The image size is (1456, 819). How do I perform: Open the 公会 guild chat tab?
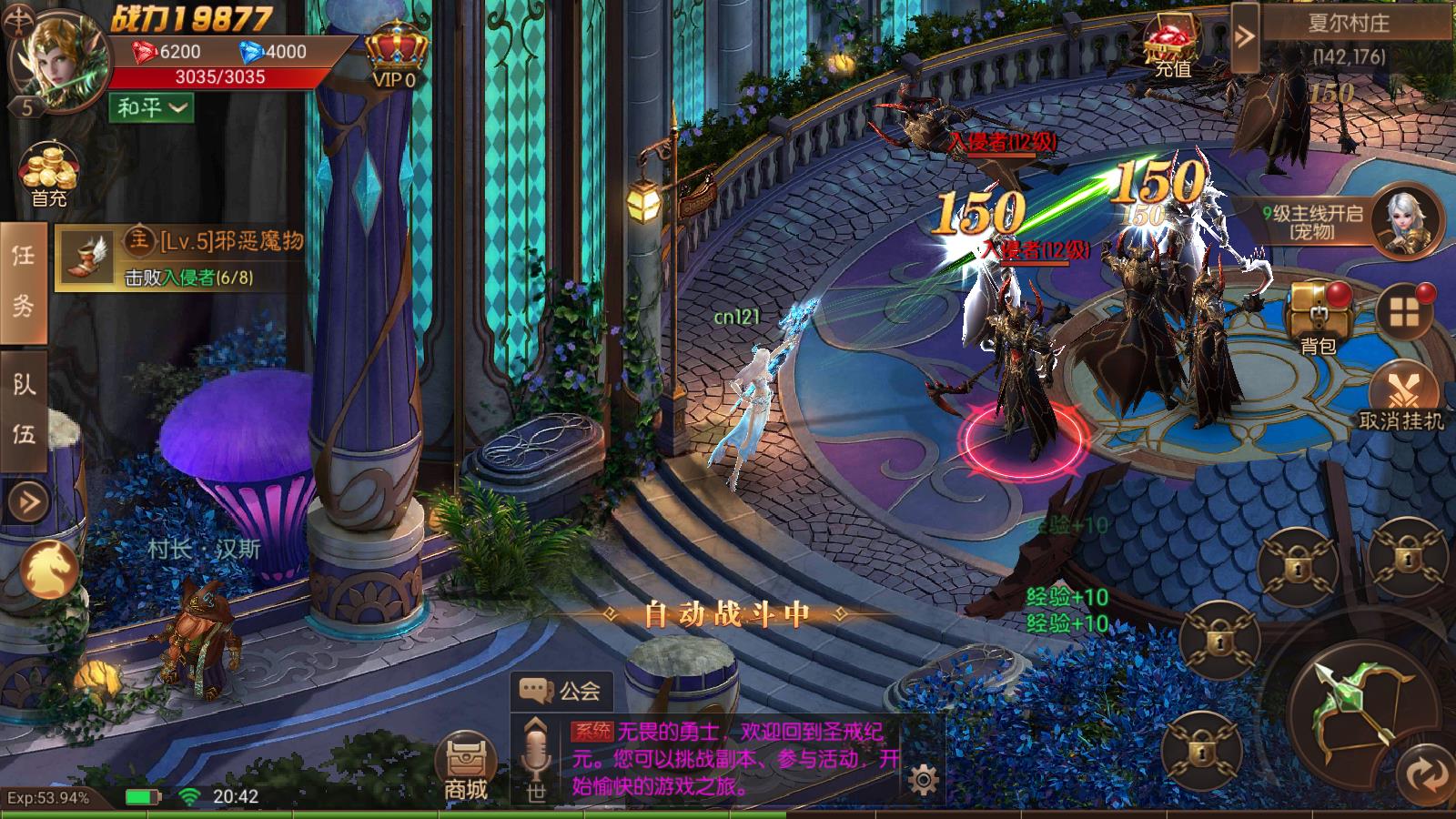click(561, 691)
